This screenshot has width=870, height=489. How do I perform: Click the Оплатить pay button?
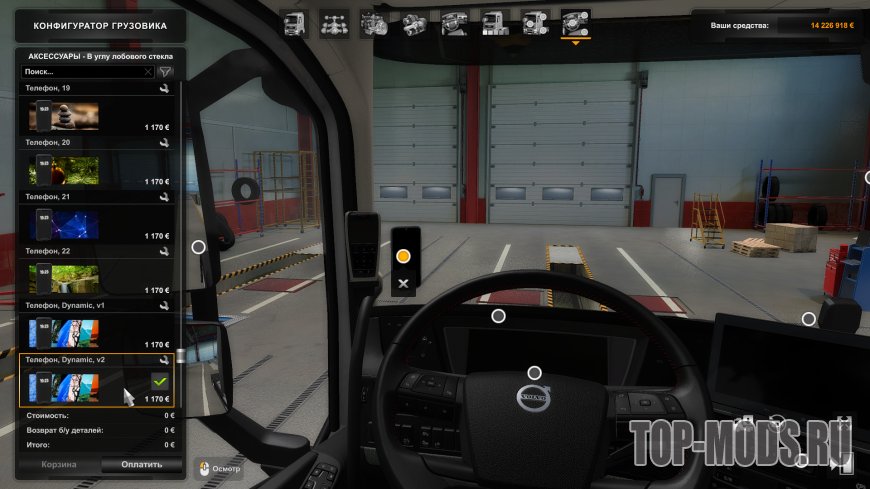141,465
